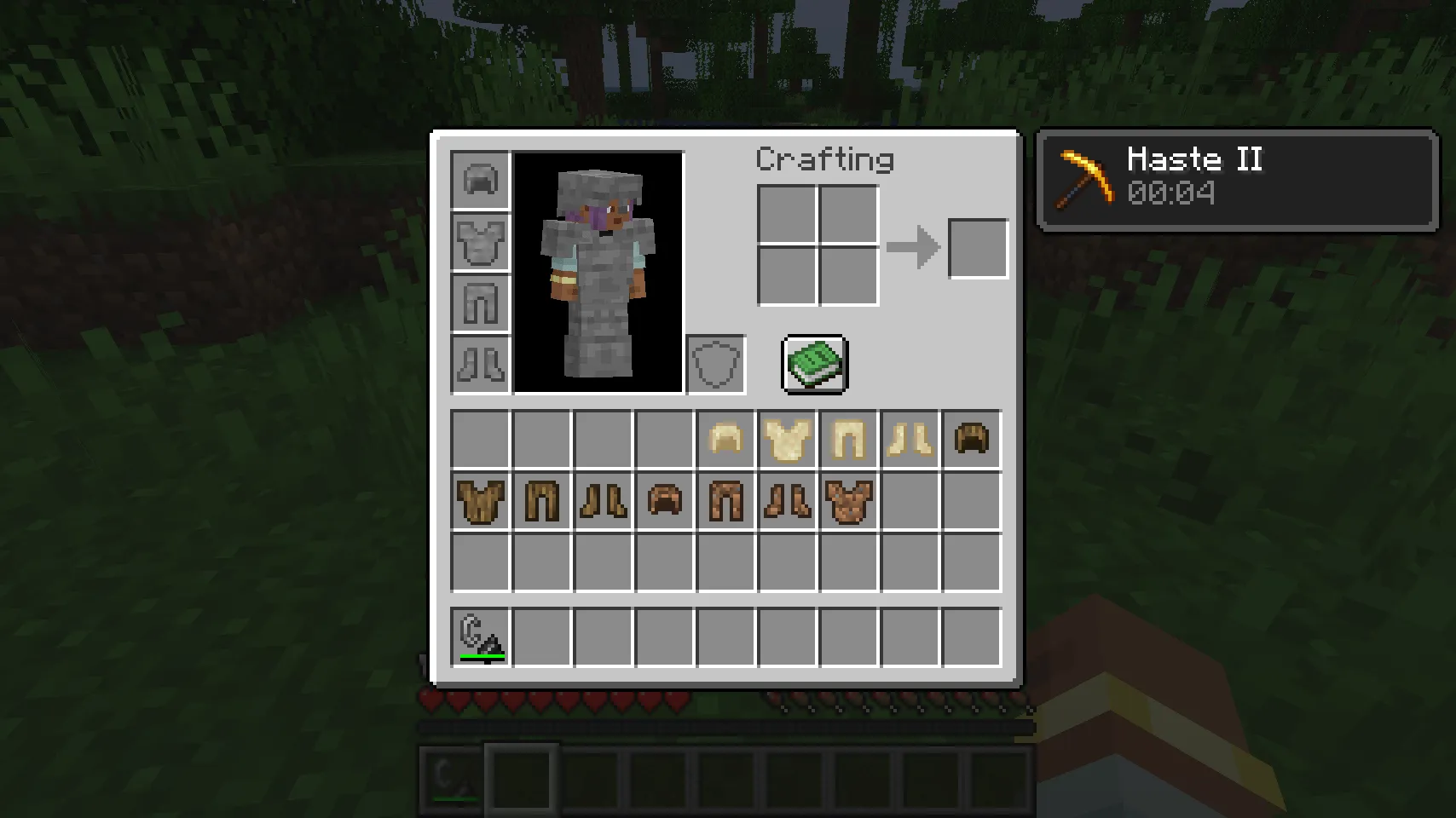Select the brush in the first hotbar slot
The height and width of the screenshot is (818, 1456).
pyautogui.click(x=480, y=634)
